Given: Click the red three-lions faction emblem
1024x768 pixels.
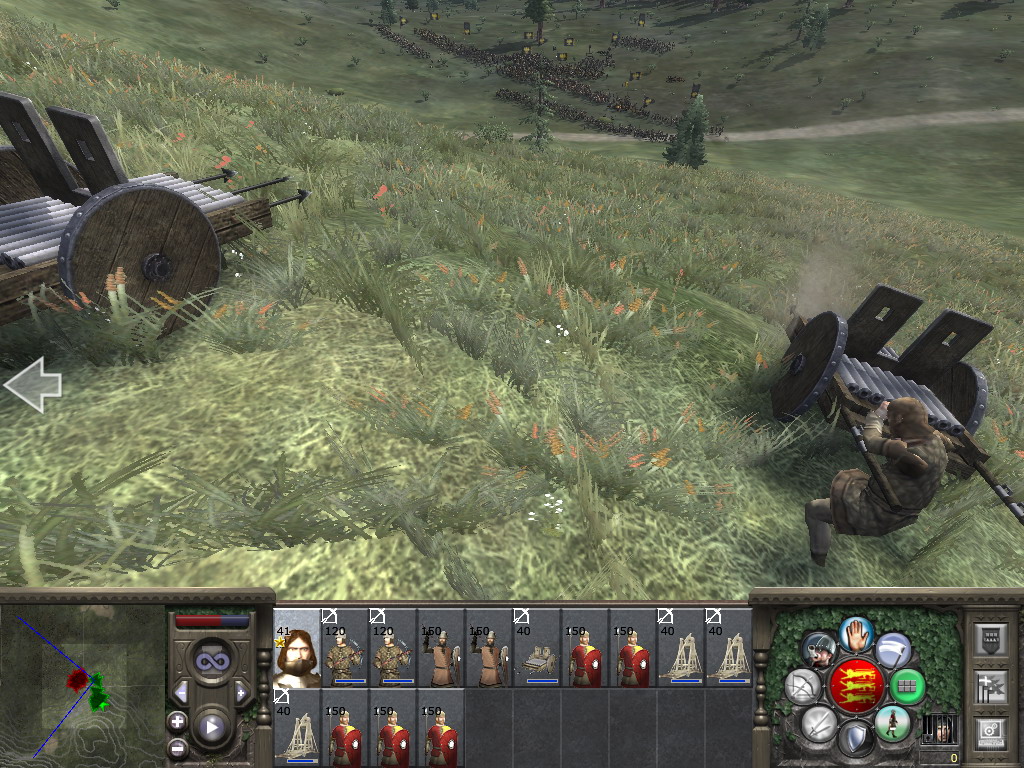Looking at the screenshot, I should click(856, 685).
